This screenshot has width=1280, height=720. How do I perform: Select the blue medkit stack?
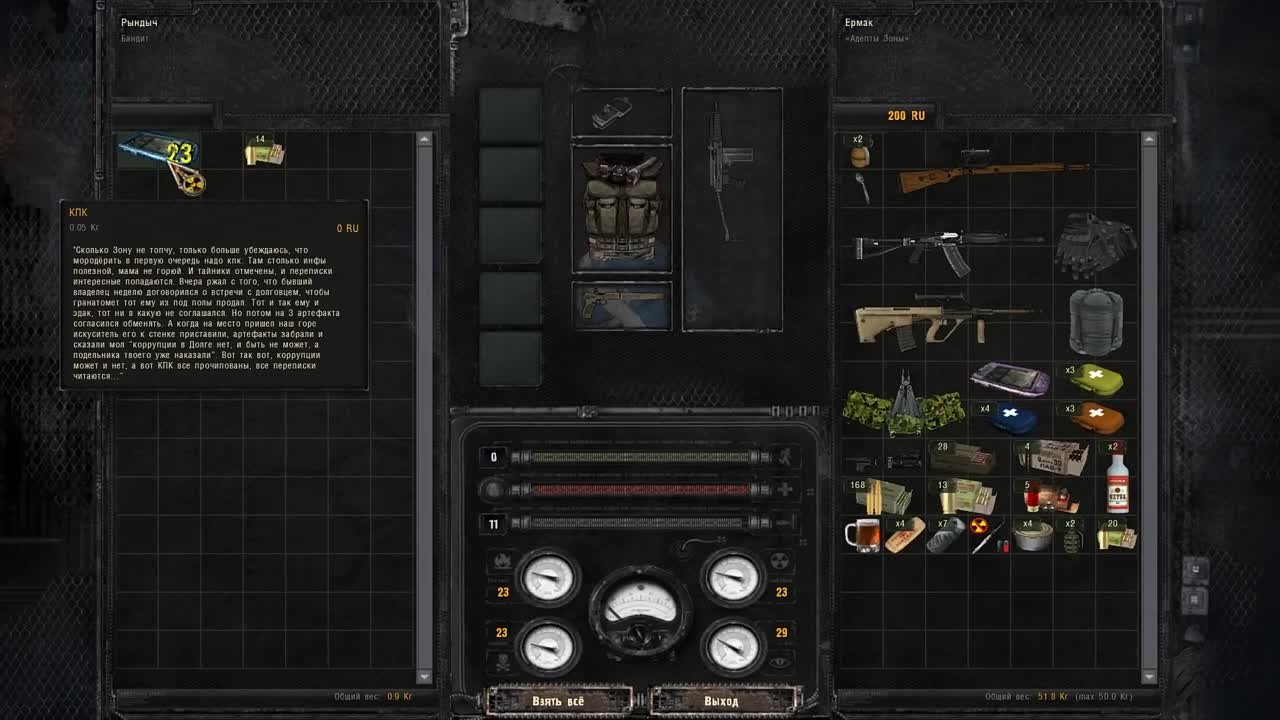point(1010,417)
